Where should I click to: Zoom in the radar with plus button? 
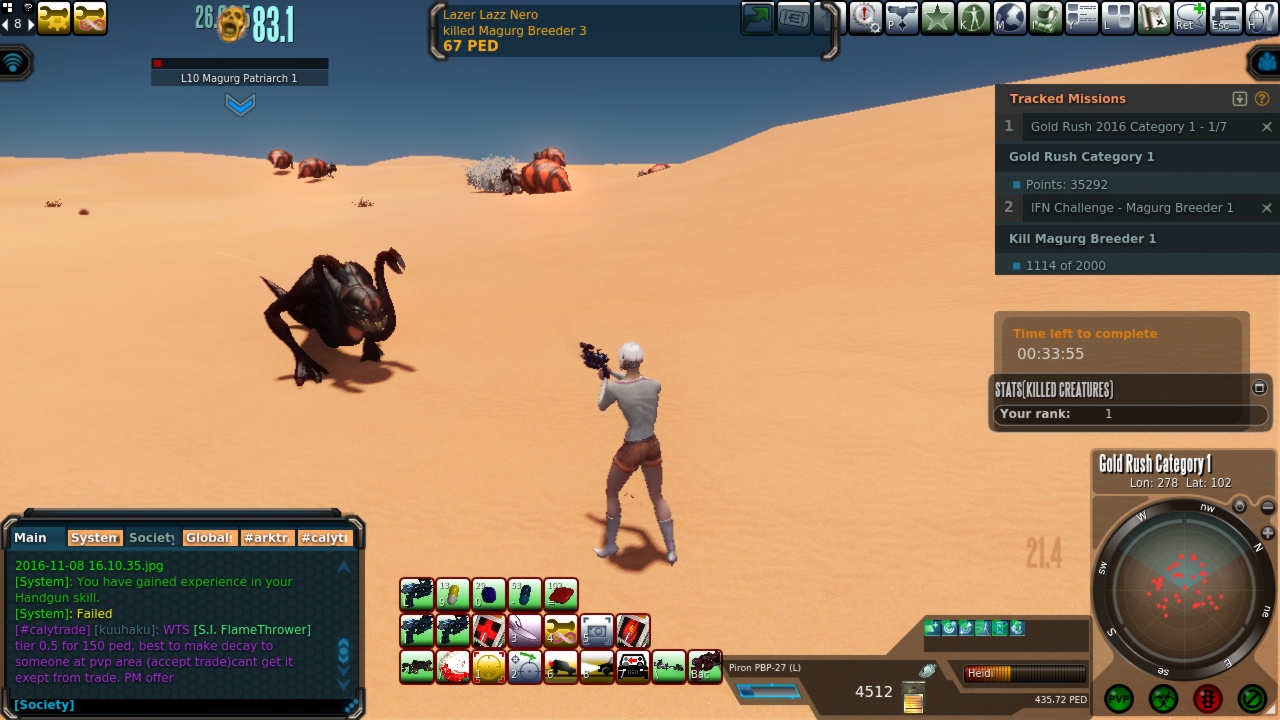(1268, 534)
